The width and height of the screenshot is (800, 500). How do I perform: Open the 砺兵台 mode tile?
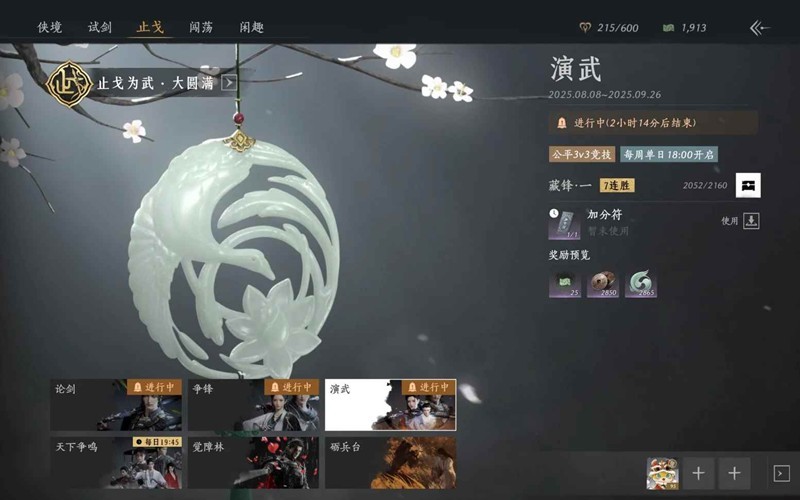[390, 462]
